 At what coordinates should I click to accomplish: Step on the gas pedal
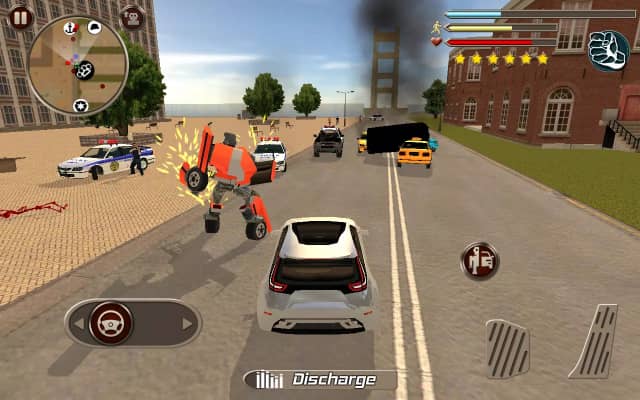pos(593,341)
